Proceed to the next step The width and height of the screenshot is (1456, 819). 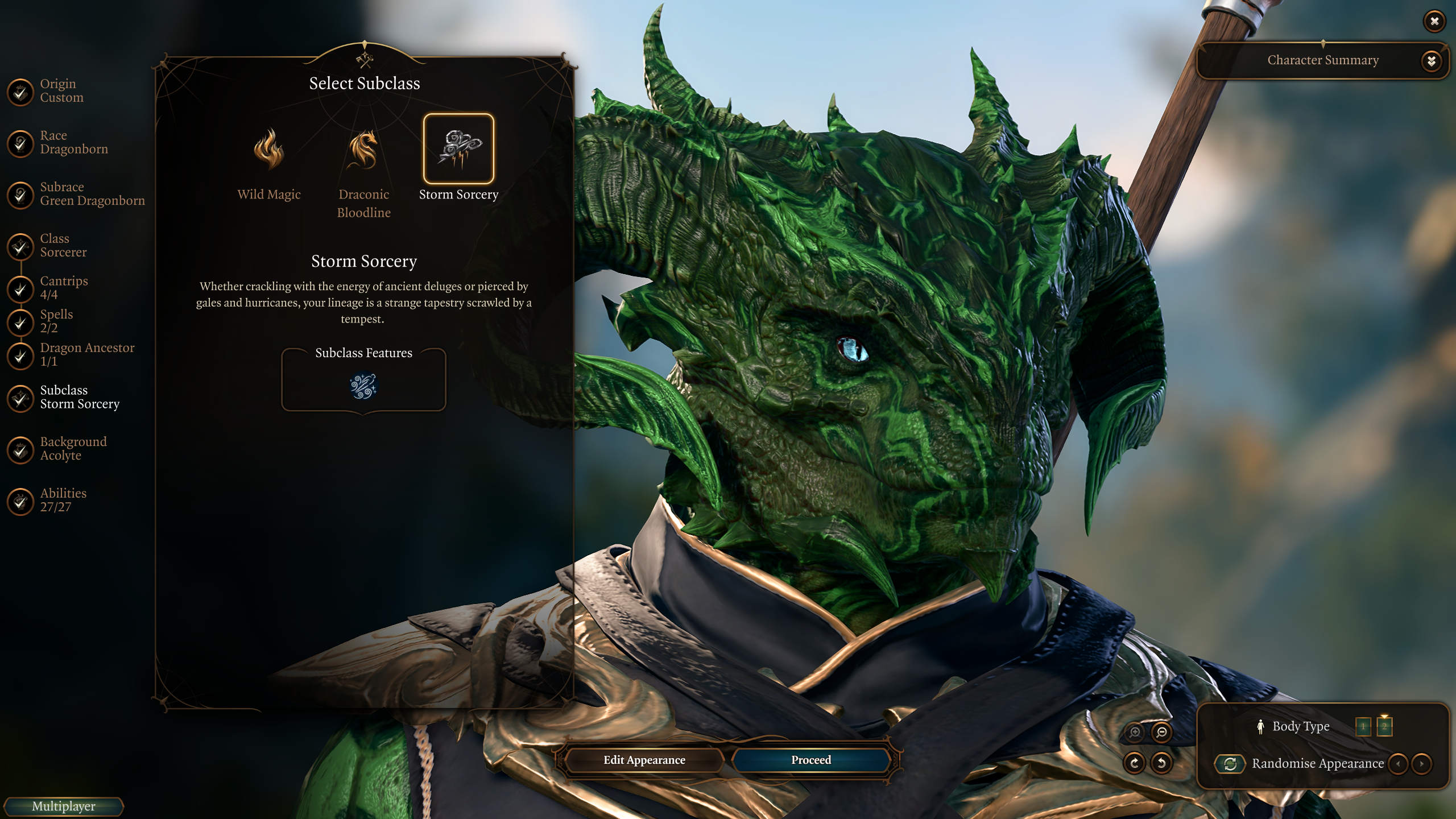(x=810, y=760)
